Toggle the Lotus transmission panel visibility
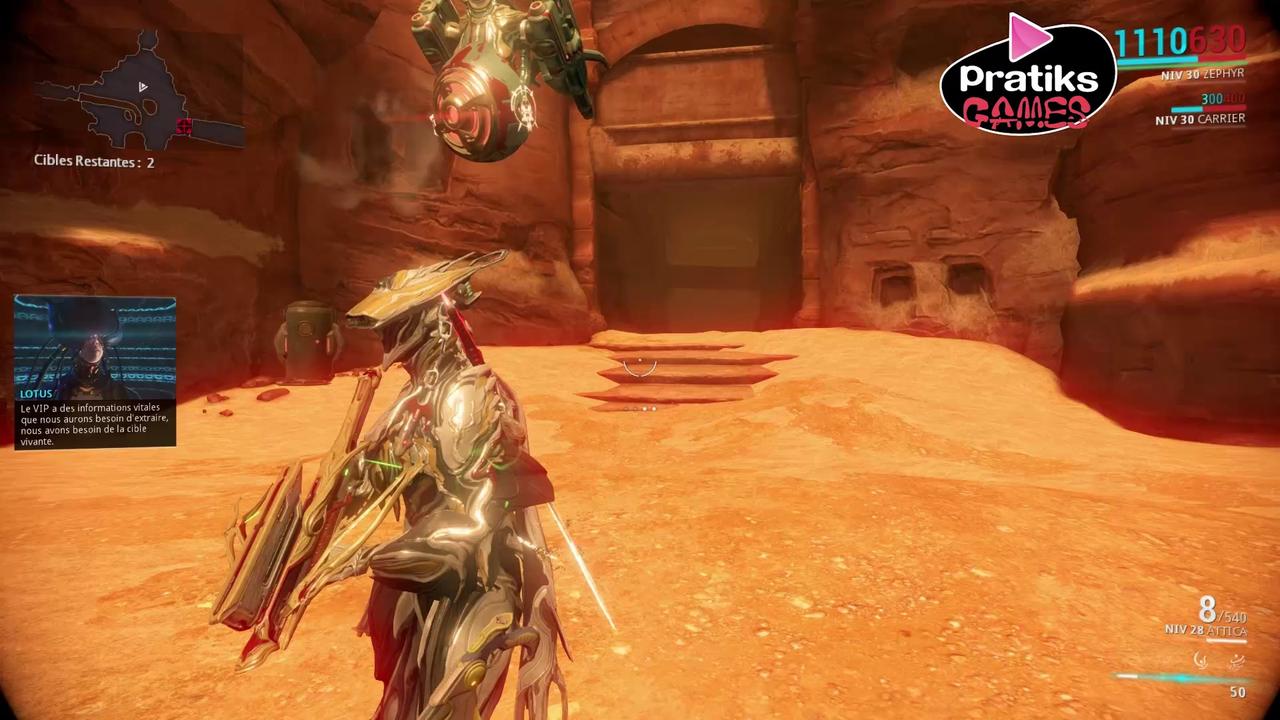1280x720 pixels. (x=94, y=370)
